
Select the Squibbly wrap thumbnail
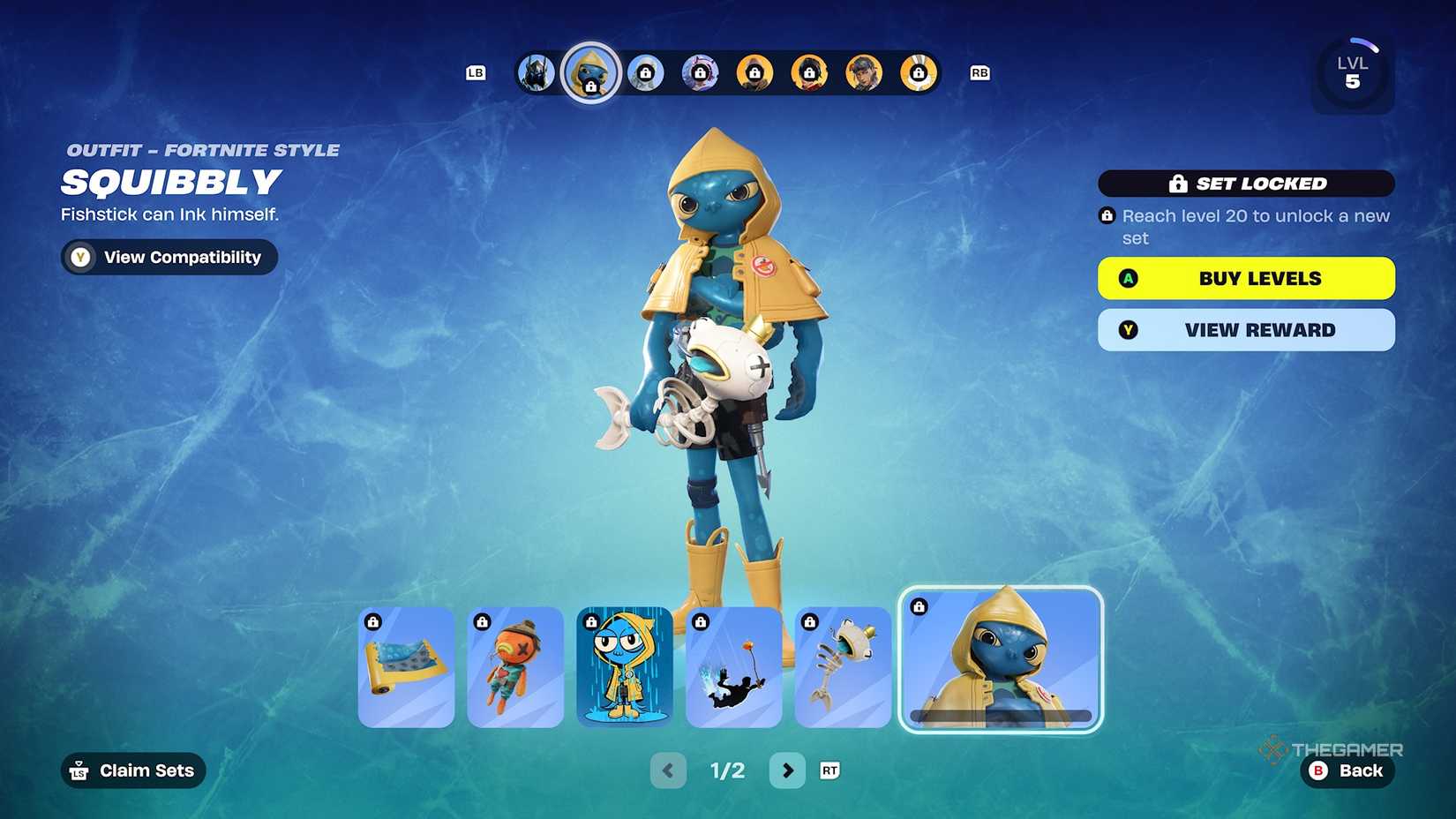coord(406,666)
